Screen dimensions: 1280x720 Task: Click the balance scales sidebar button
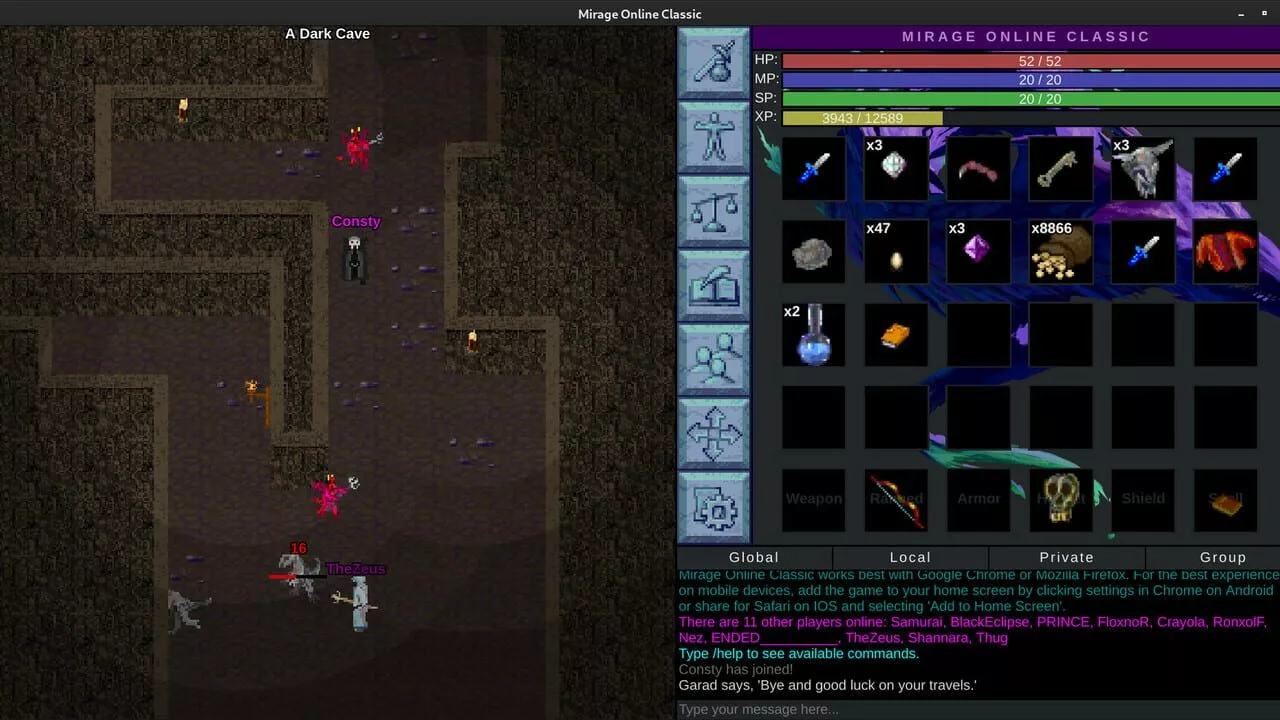pyautogui.click(x=714, y=211)
